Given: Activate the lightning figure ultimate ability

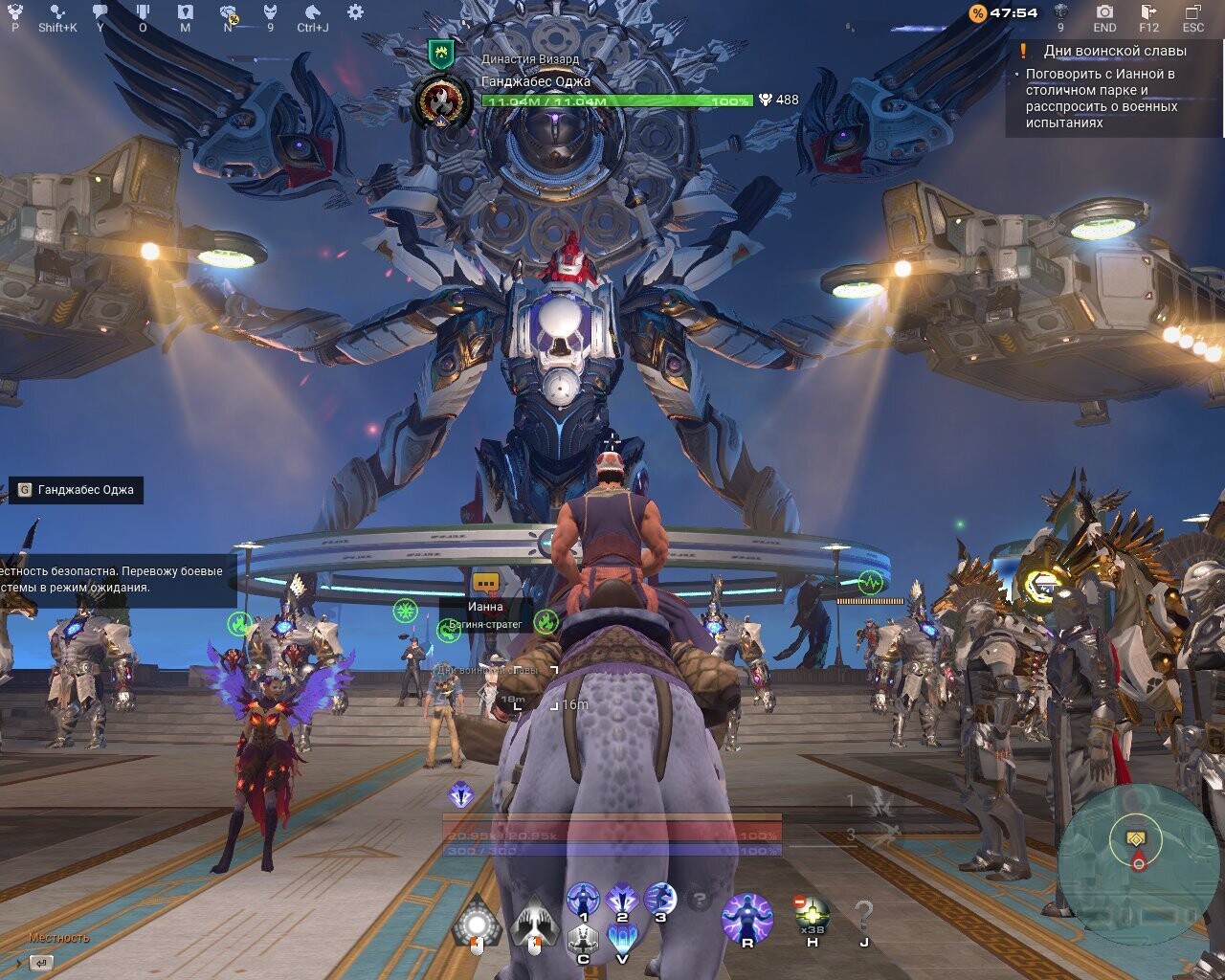Looking at the screenshot, I should [x=746, y=919].
